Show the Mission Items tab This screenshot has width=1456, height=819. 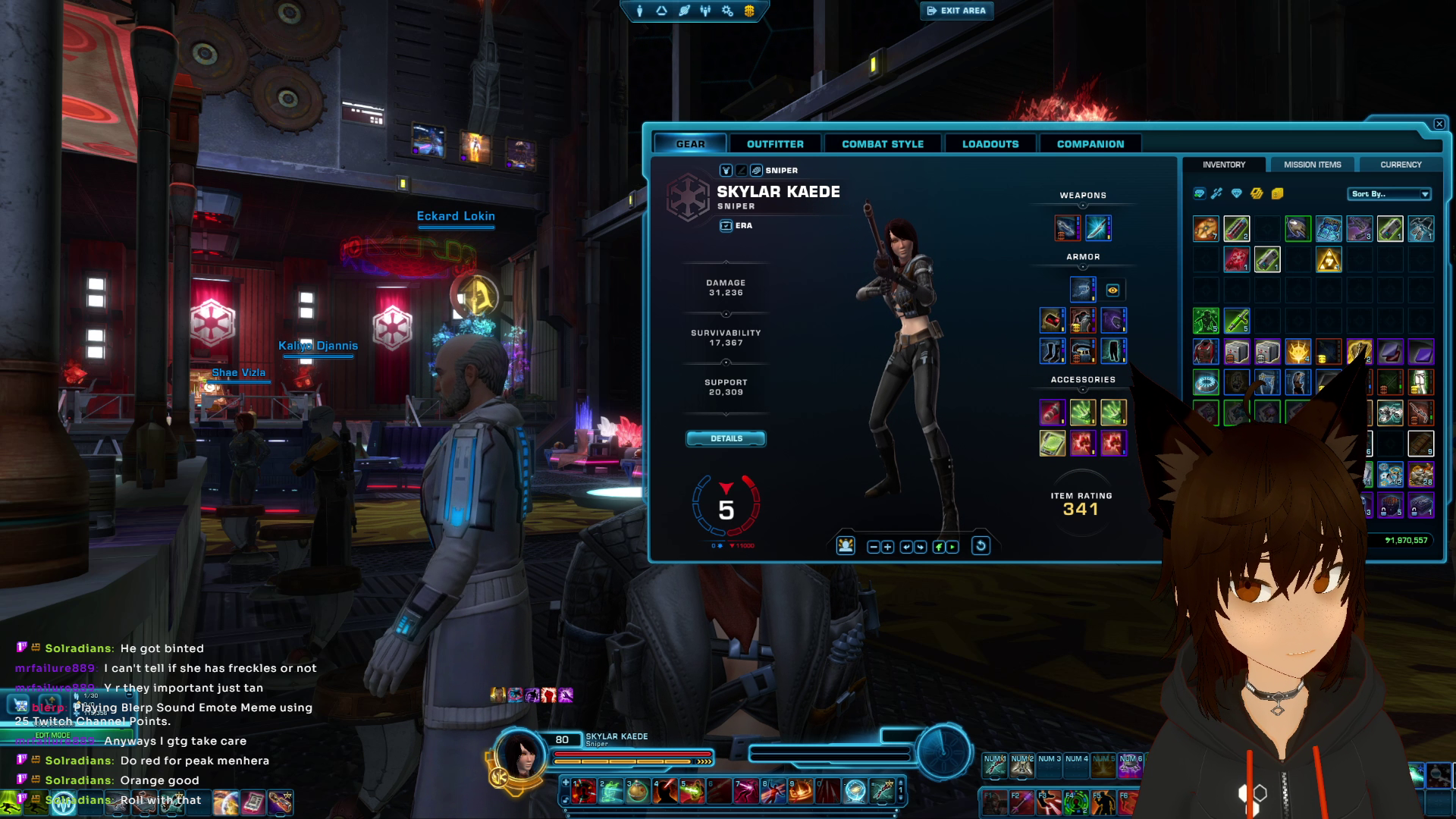pyautogui.click(x=1312, y=165)
